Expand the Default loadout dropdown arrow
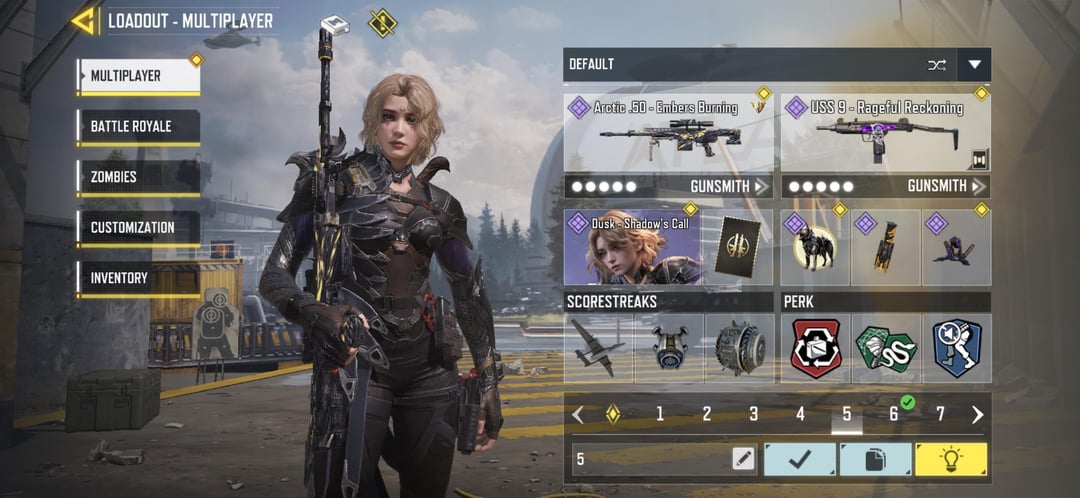 point(974,65)
